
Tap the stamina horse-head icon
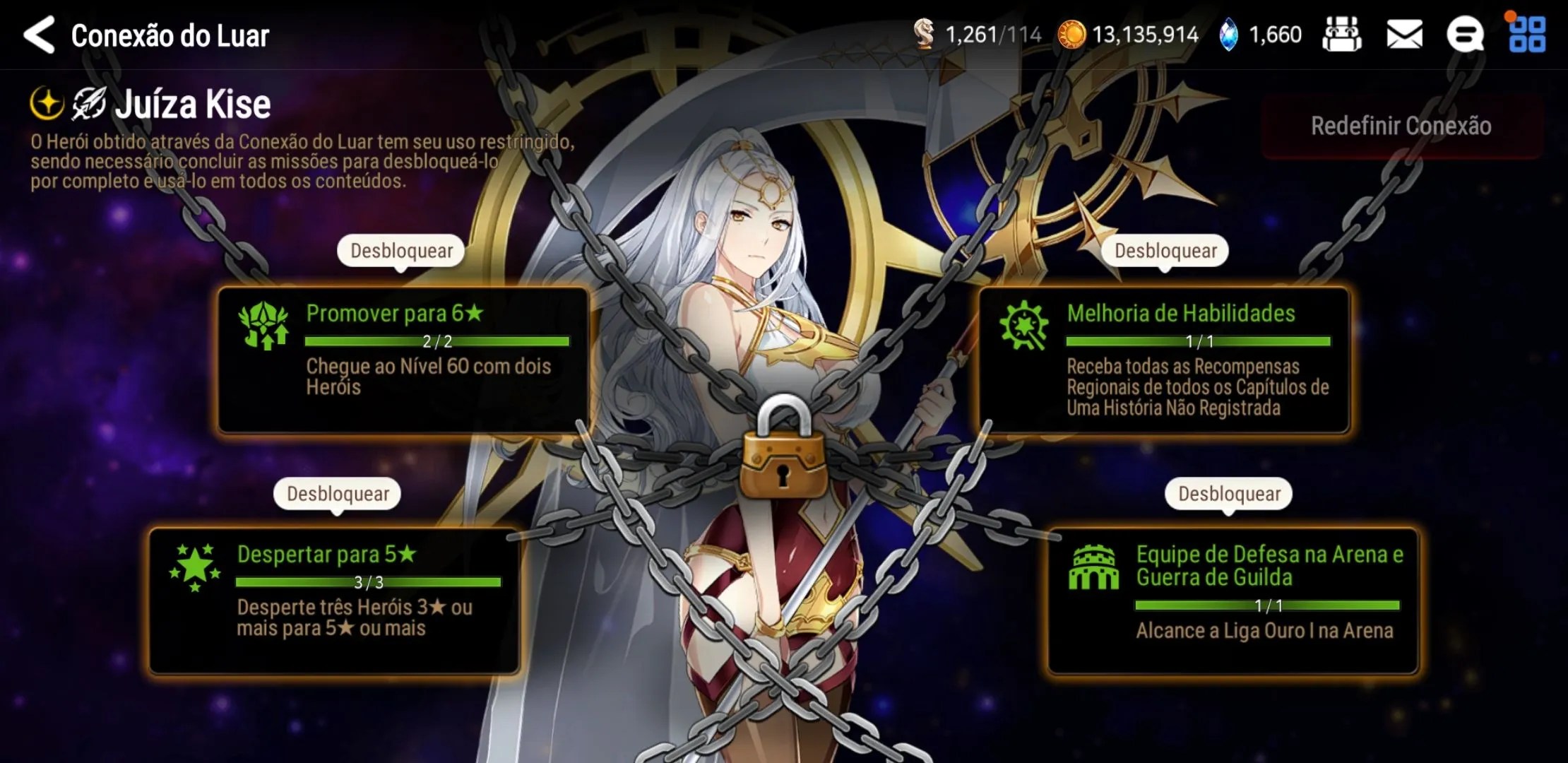pos(924,35)
